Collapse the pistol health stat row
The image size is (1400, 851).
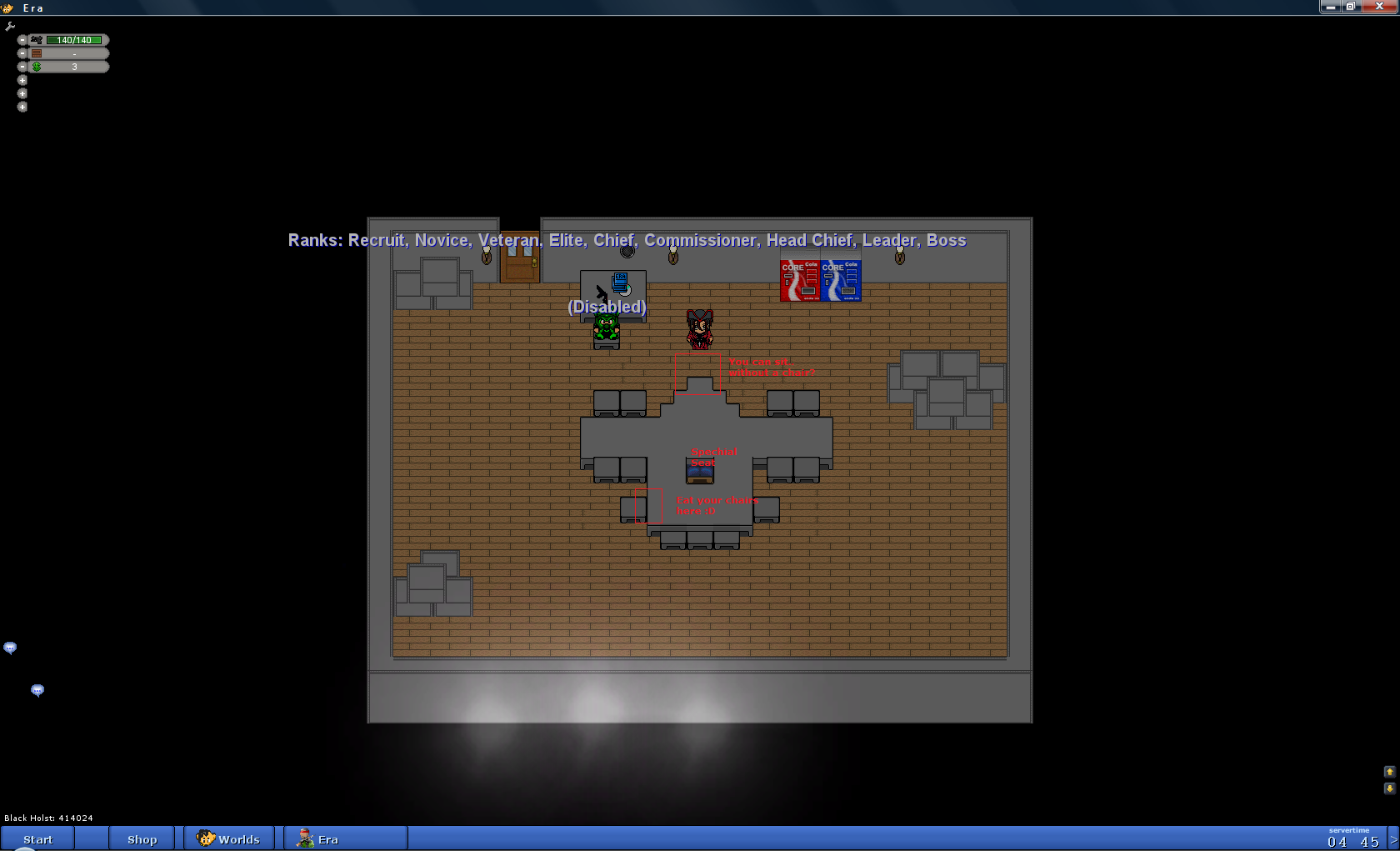click(22, 40)
